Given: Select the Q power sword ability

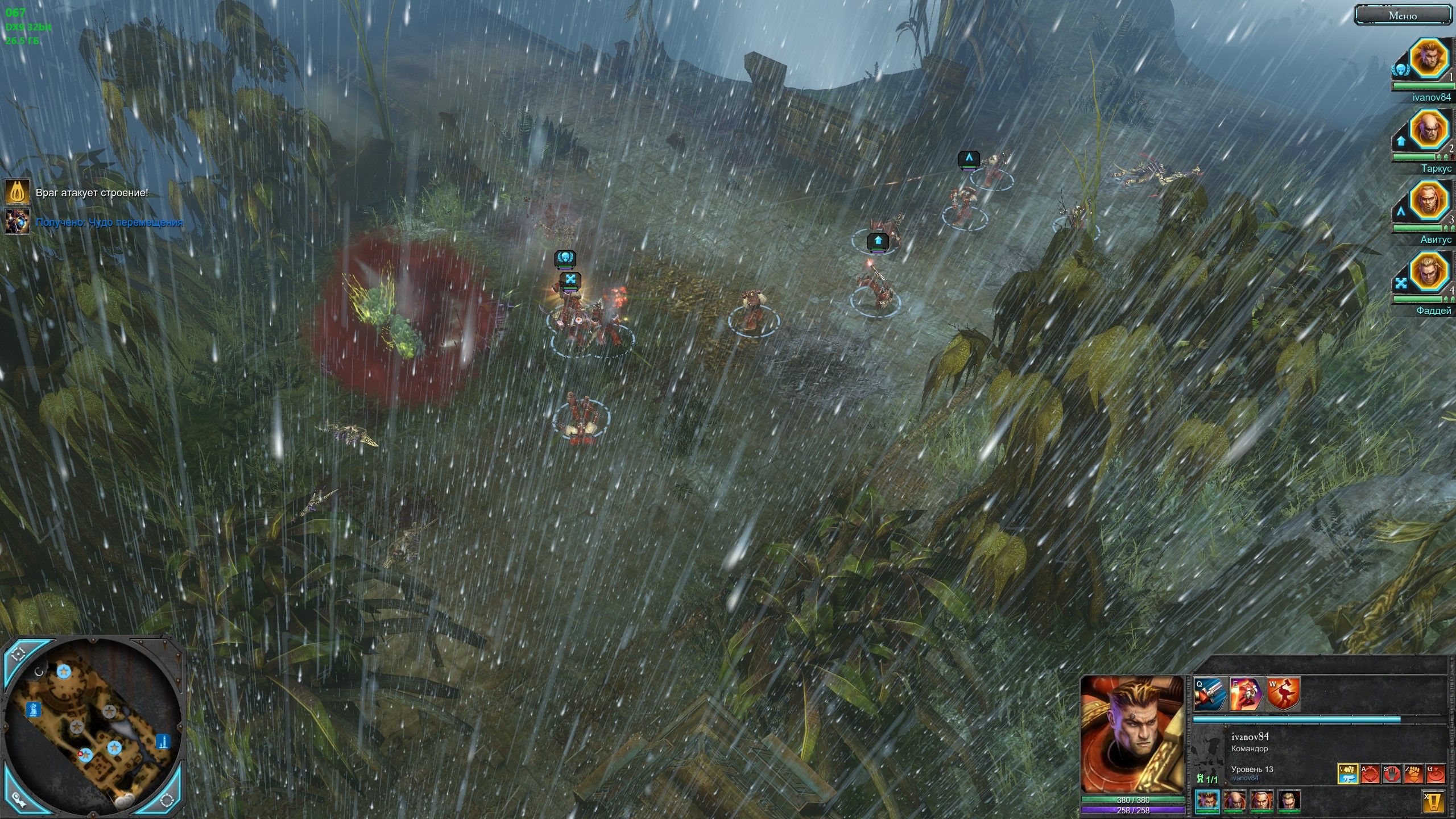Looking at the screenshot, I should point(1210,693).
